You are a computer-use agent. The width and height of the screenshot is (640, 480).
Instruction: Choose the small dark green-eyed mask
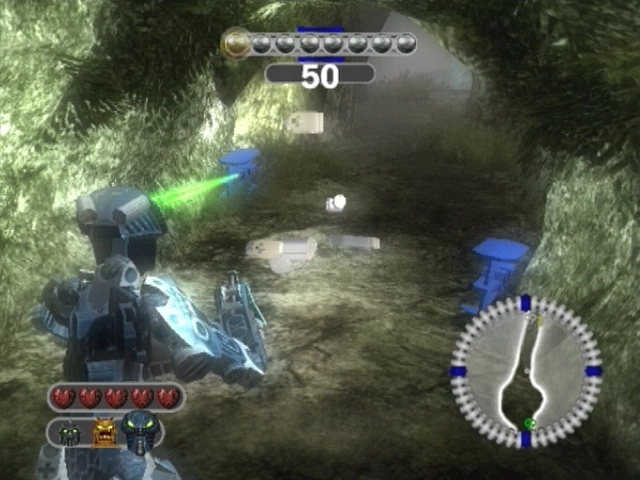click(x=70, y=434)
